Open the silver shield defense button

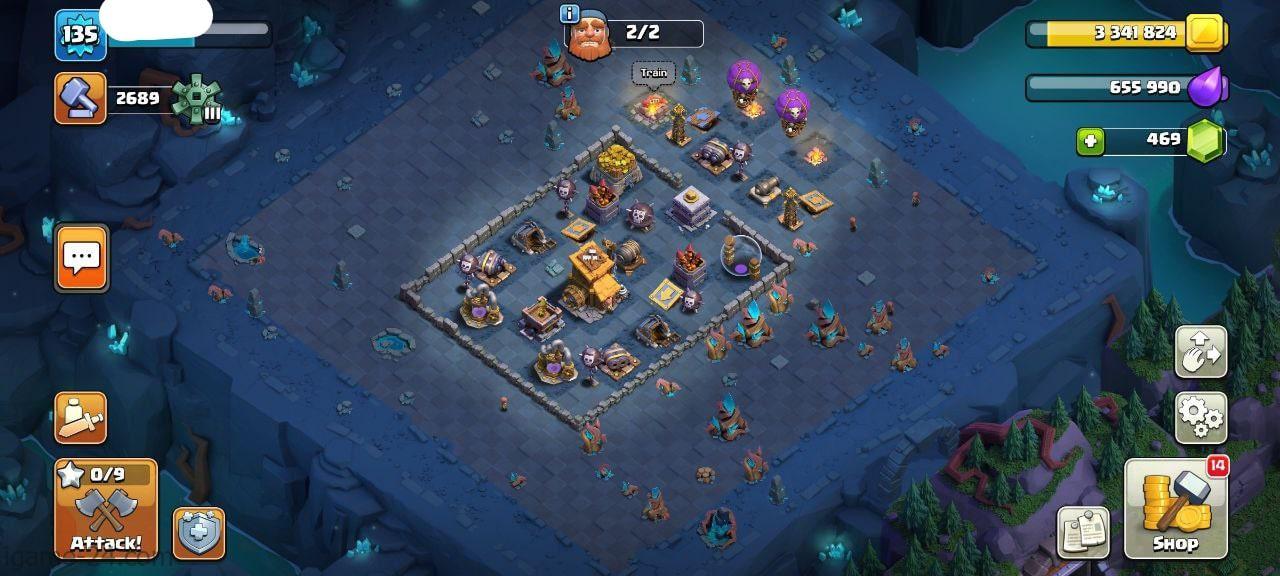[x=198, y=533]
